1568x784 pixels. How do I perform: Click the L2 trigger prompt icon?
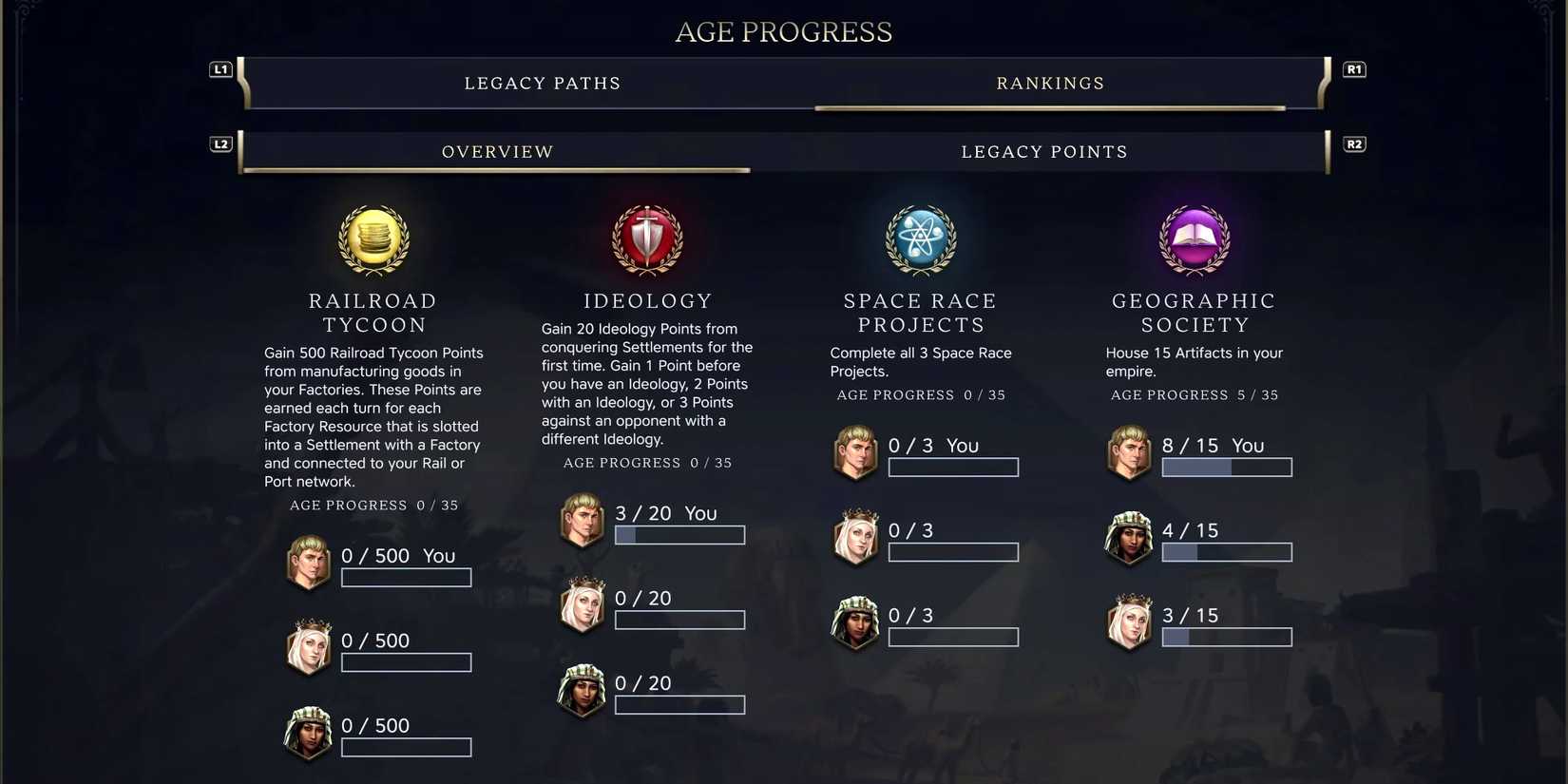(x=220, y=143)
